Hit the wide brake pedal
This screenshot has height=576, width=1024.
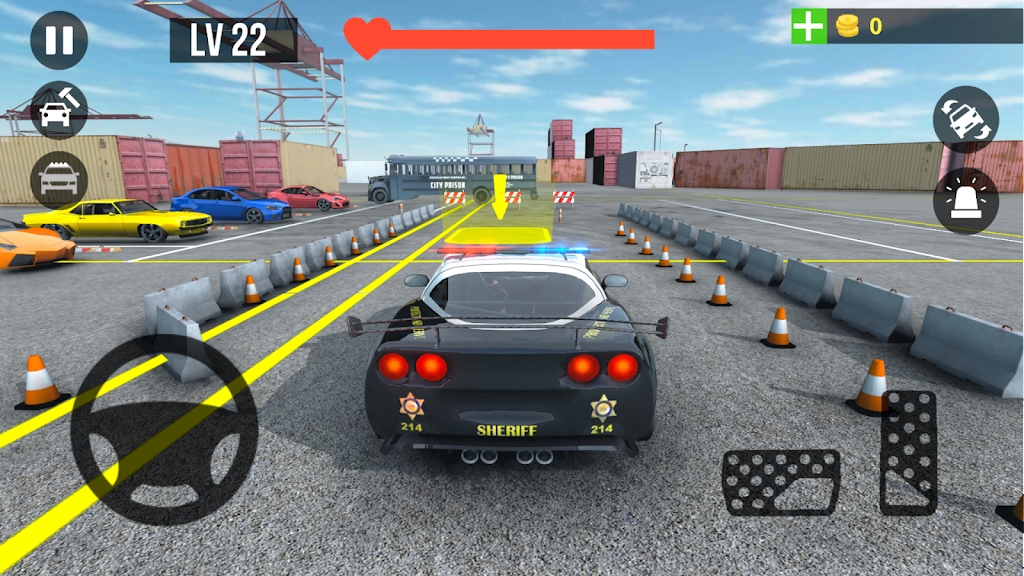point(781,482)
